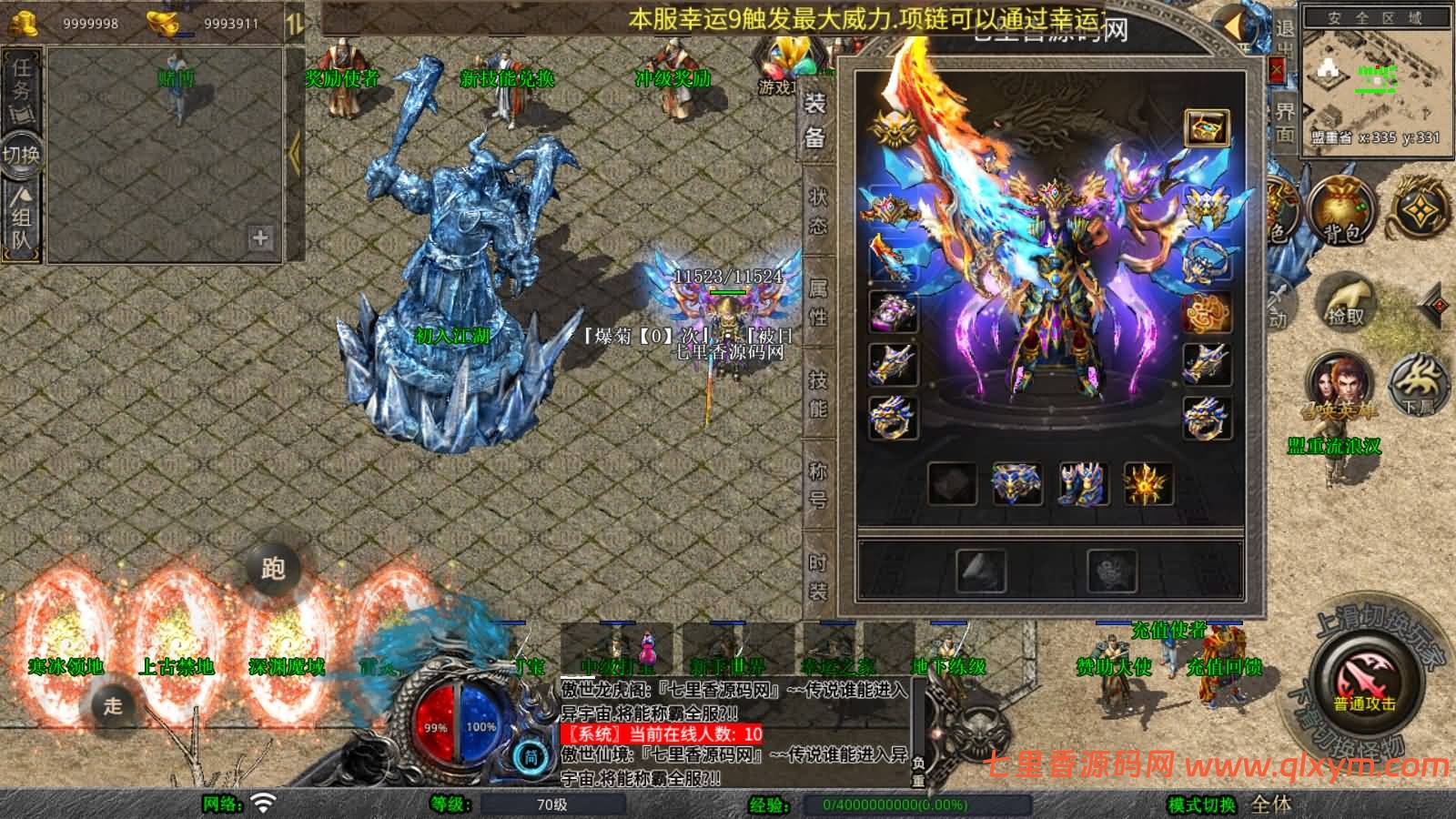
Task: Select the 捡取 pickup icon
Action: tap(1347, 305)
